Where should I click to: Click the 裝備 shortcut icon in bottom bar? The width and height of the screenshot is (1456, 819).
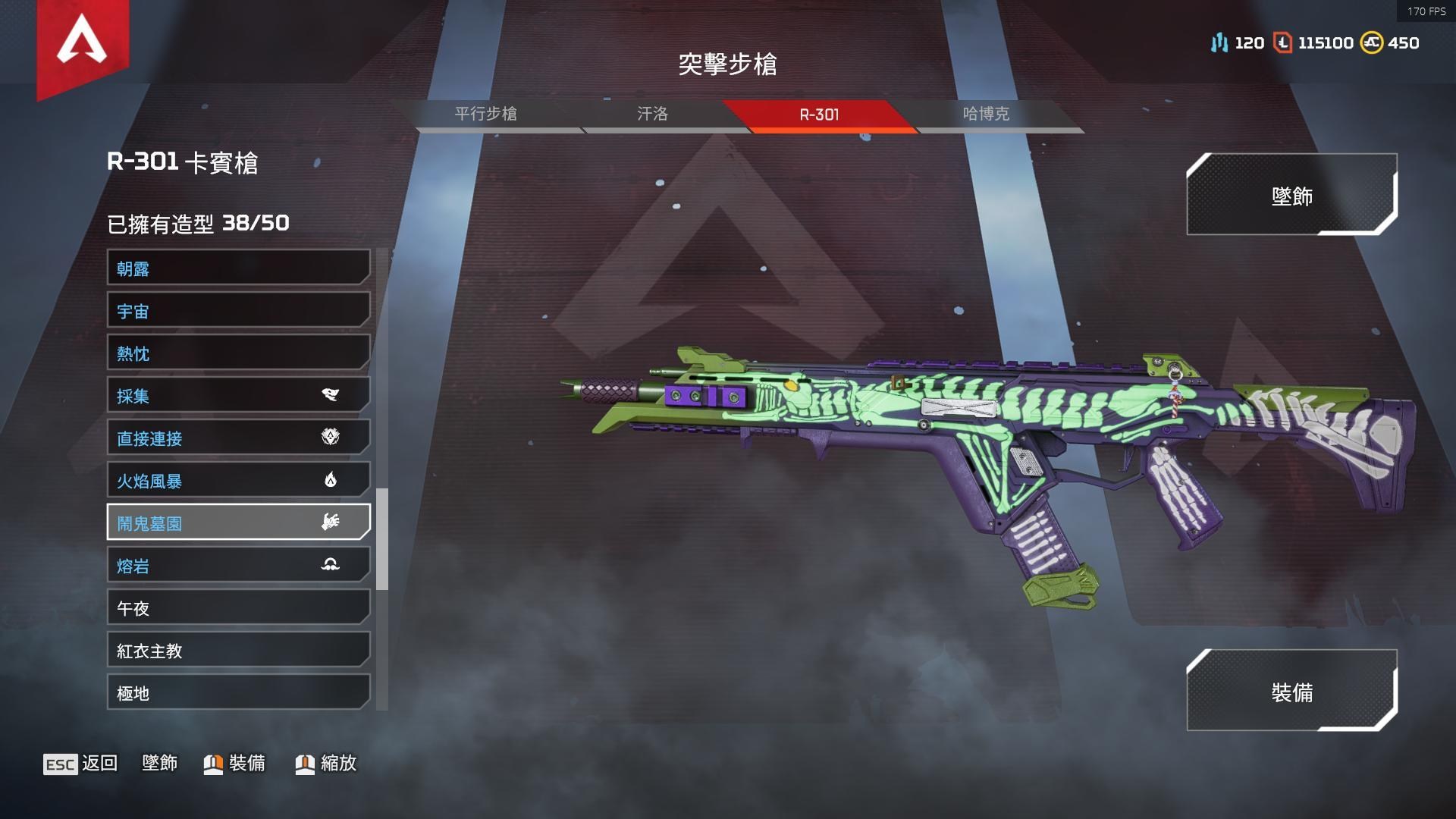[x=213, y=764]
